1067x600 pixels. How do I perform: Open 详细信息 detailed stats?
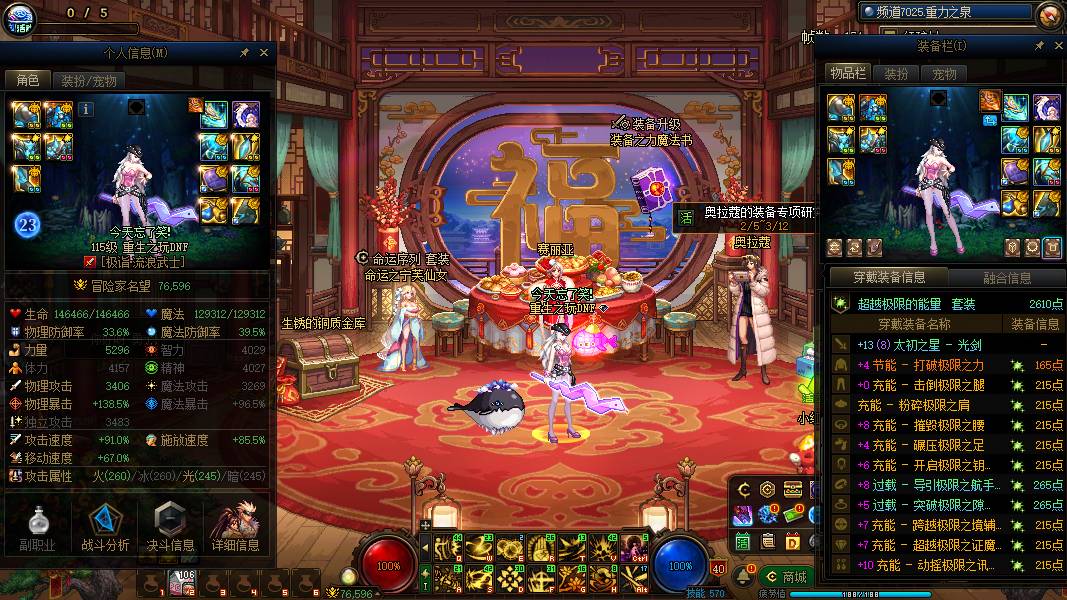[236, 528]
